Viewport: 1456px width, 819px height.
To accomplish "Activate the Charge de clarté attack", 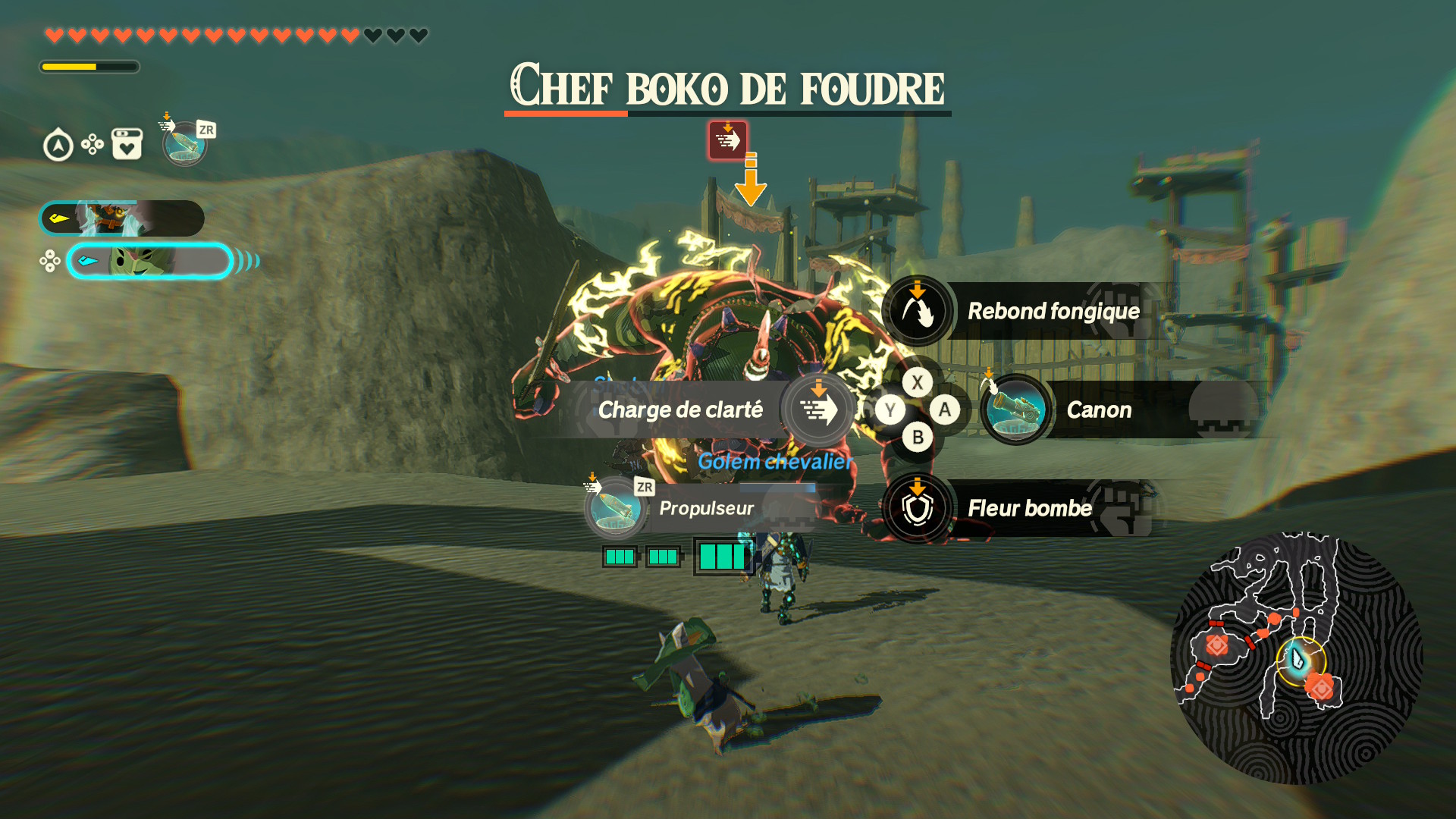I will [817, 409].
